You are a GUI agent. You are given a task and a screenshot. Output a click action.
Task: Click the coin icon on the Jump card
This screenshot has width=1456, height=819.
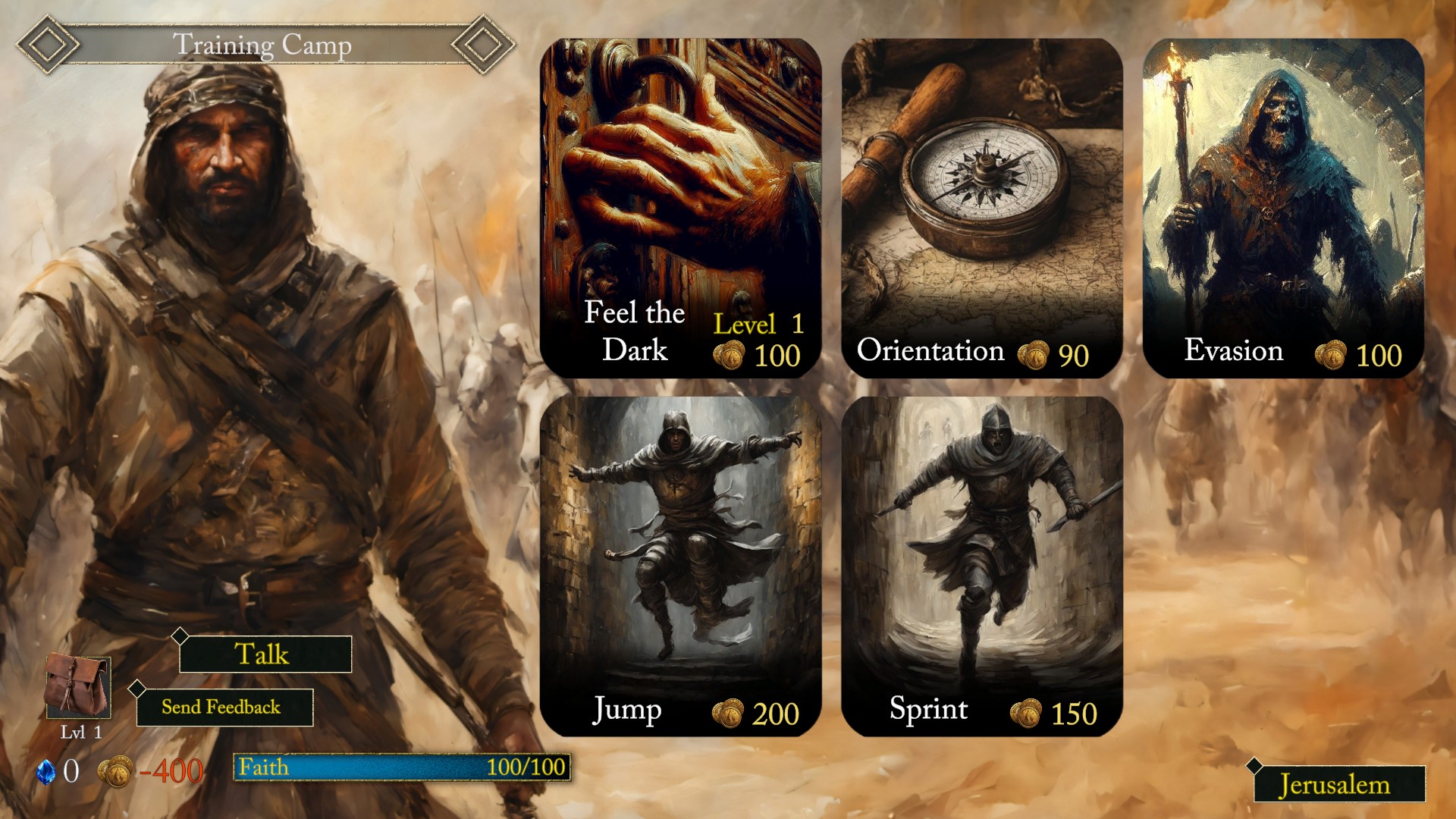tap(726, 711)
